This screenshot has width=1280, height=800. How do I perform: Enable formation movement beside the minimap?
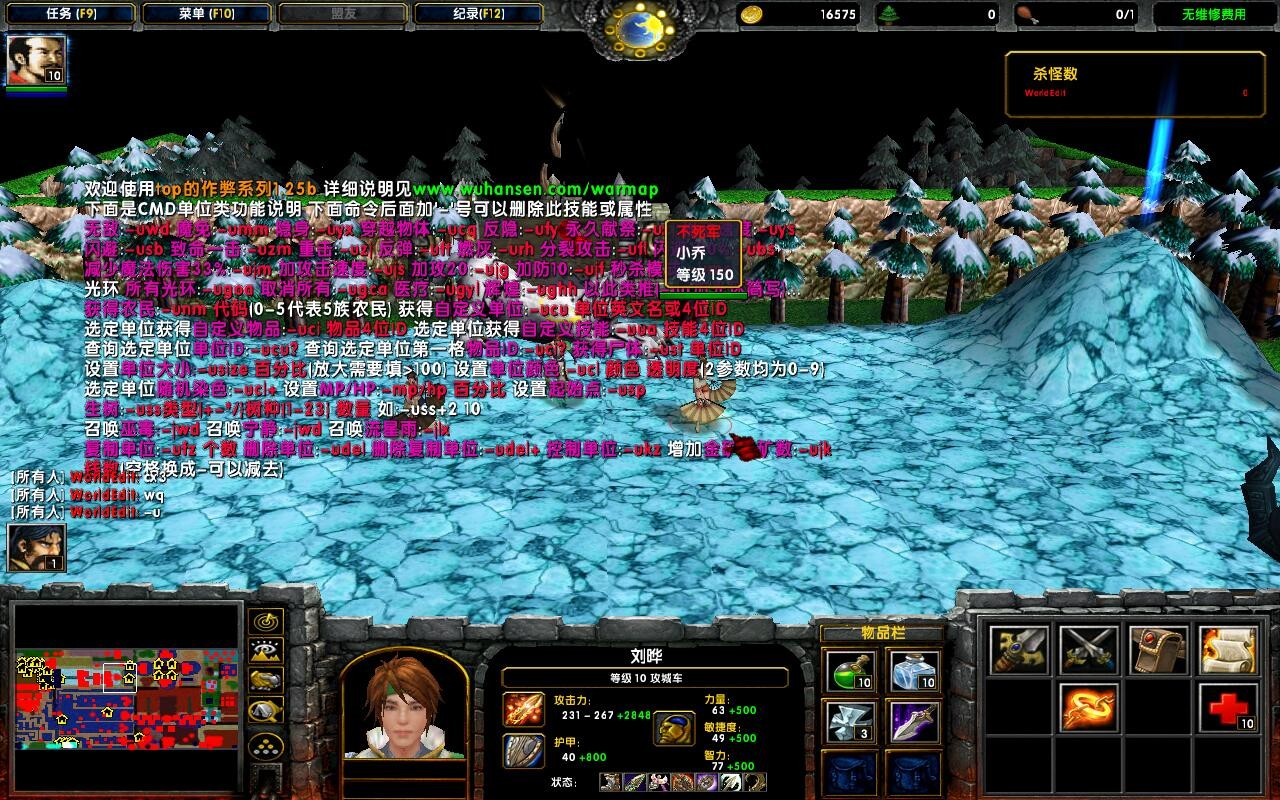coord(264,710)
